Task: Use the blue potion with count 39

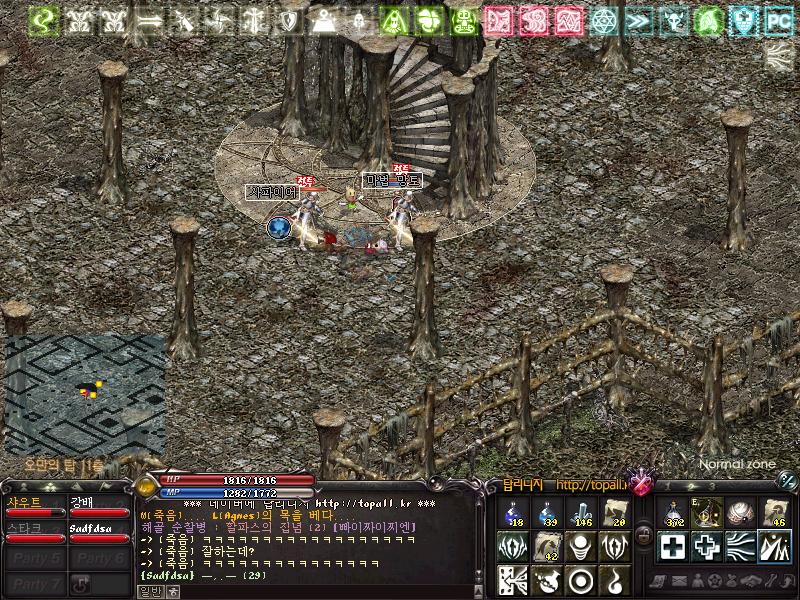Action: pyautogui.click(x=547, y=513)
